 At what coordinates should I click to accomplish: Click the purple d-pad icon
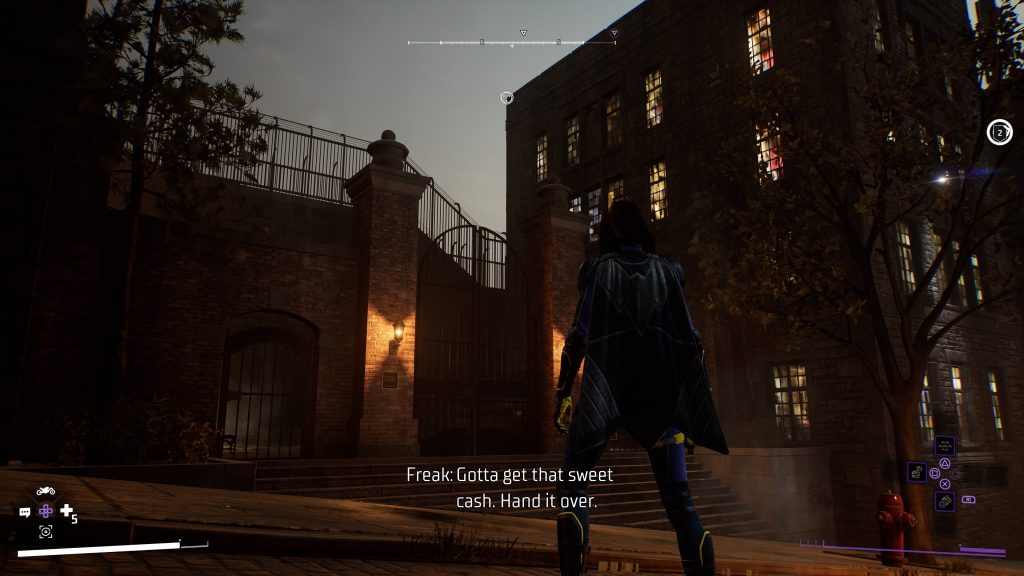(46, 511)
